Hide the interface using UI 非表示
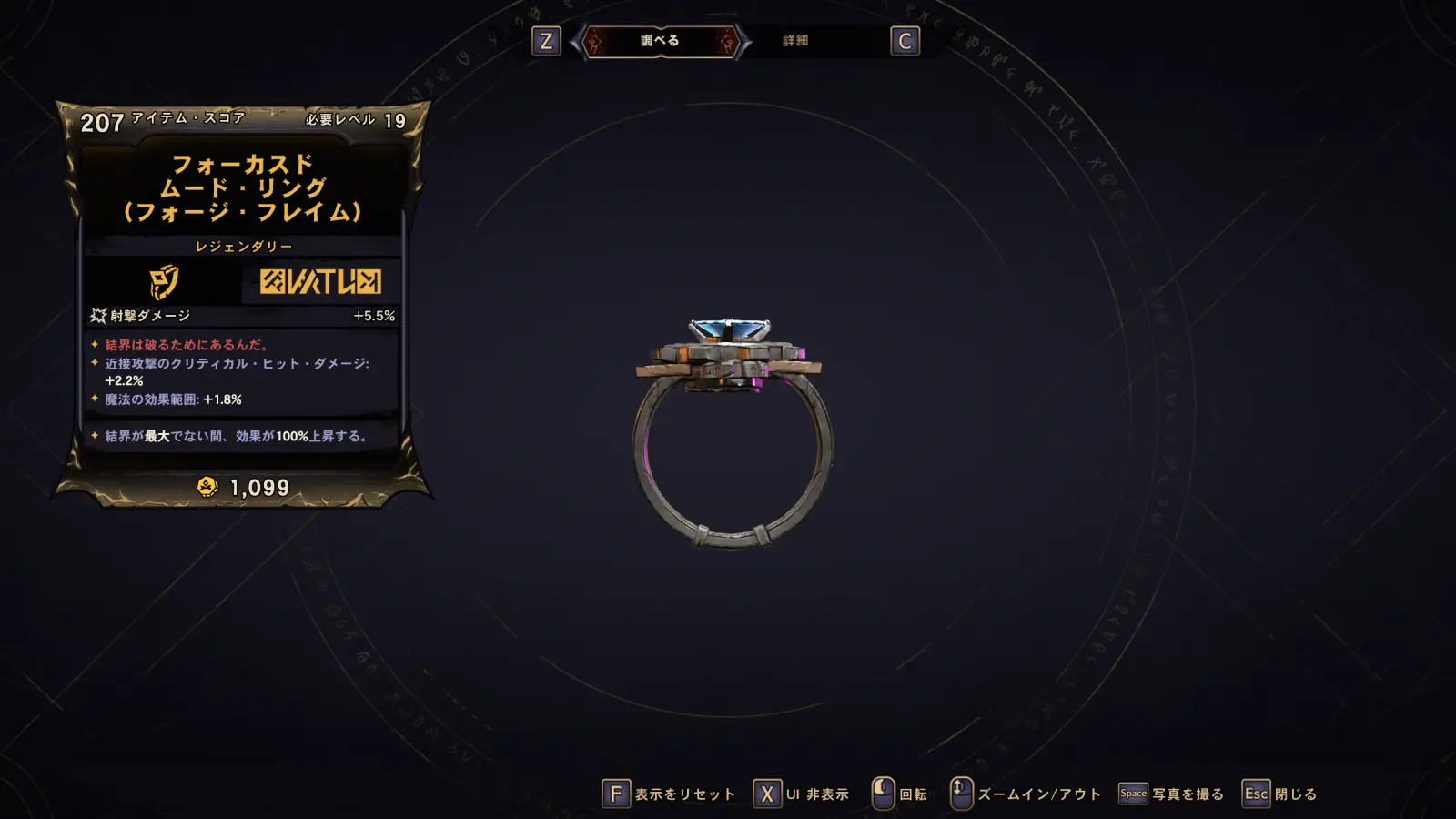The width and height of the screenshot is (1456, 819). click(801, 794)
